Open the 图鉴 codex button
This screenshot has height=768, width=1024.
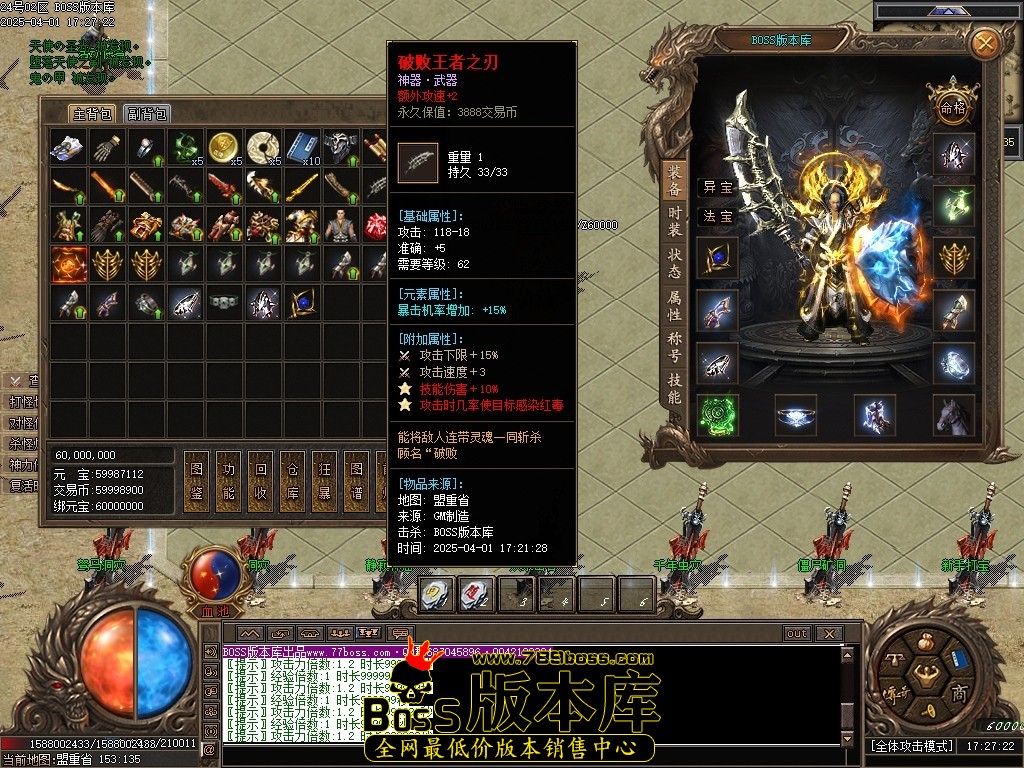pos(197,481)
